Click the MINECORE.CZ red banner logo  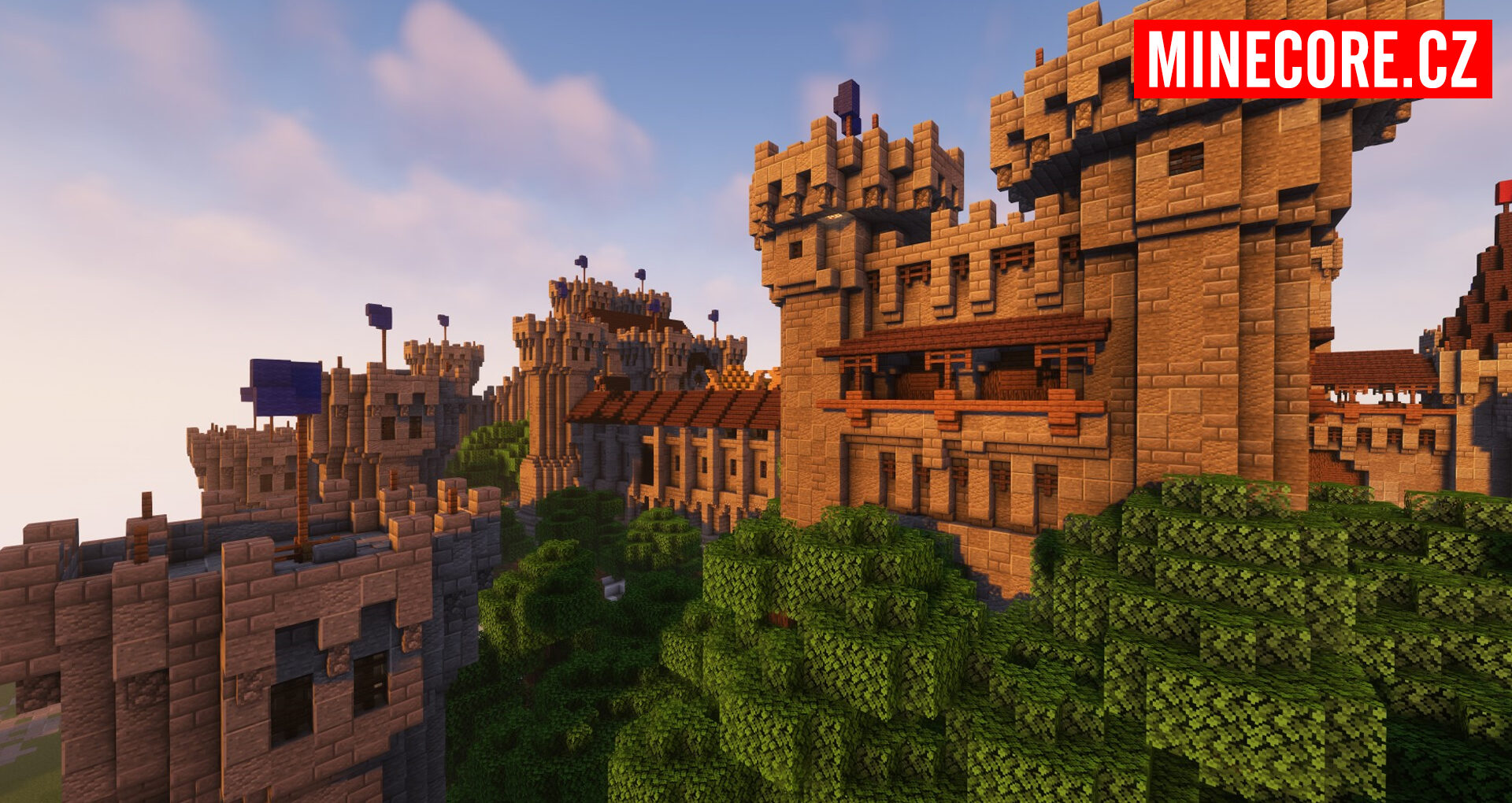pyautogui.click(x=1312, y=60)
